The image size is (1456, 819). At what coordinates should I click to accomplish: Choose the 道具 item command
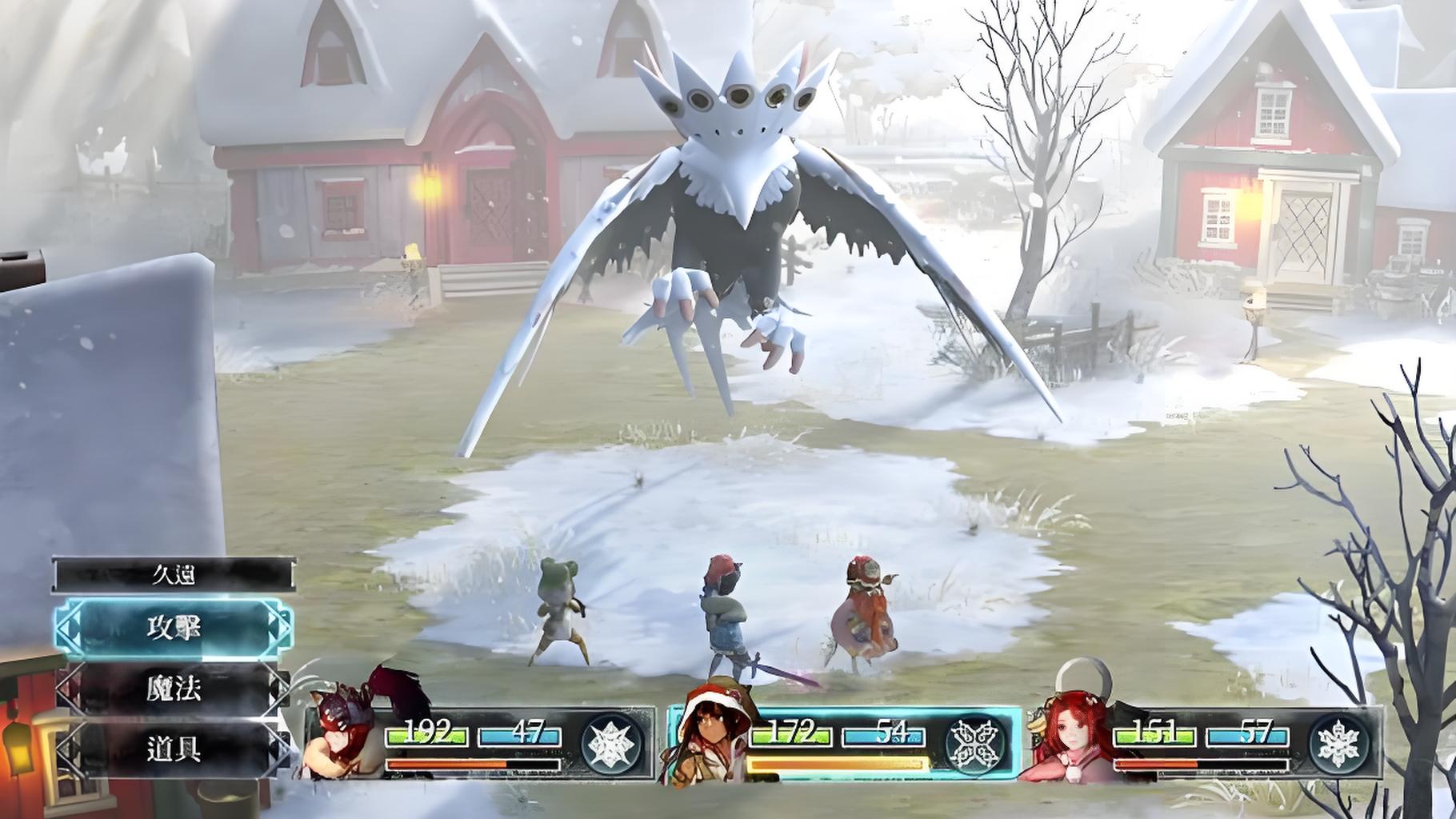[x=174, y=749]
